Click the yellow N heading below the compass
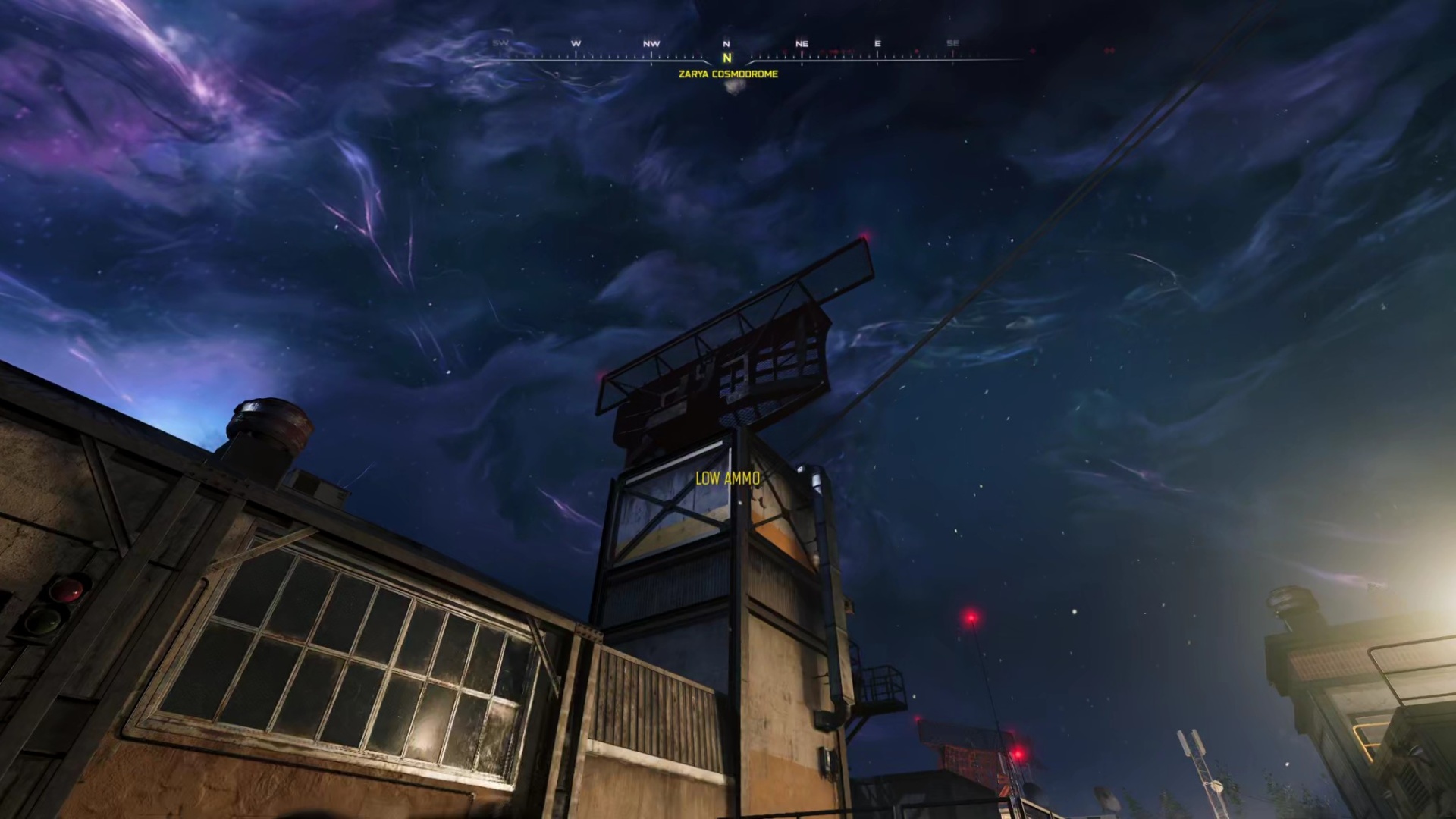This screenshot has width=1456, height=819. pyautogui.click(x=726, y=56)
